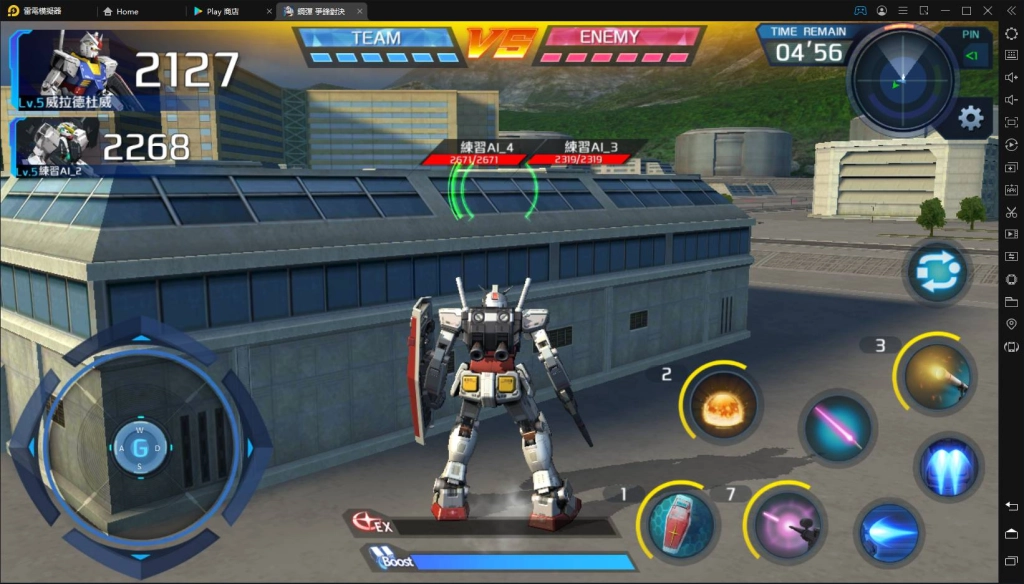Fire the beam rifle with 7 ammo

pyautogui.click(x=789, y=521)
